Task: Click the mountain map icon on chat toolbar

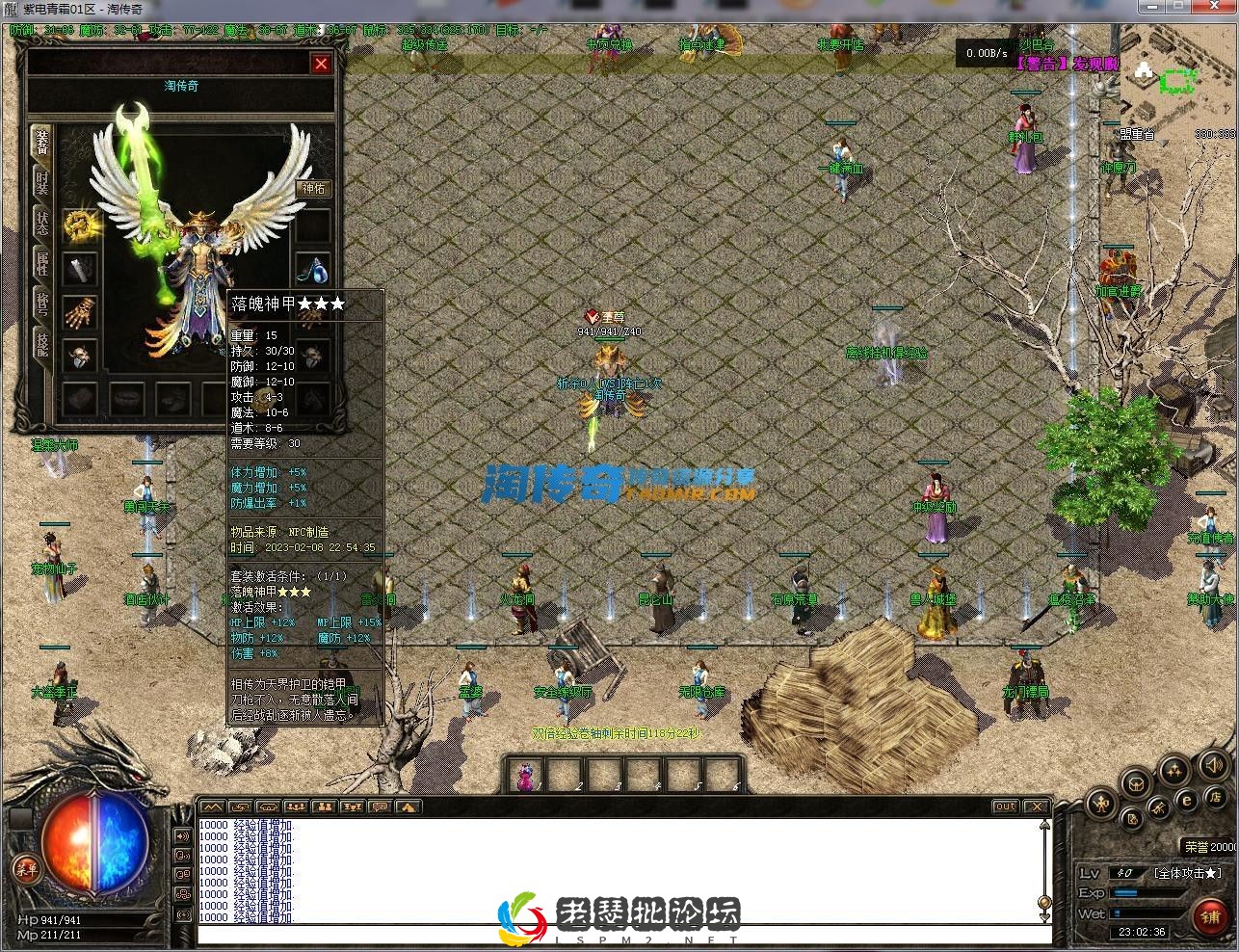Action: click(213, 807)
